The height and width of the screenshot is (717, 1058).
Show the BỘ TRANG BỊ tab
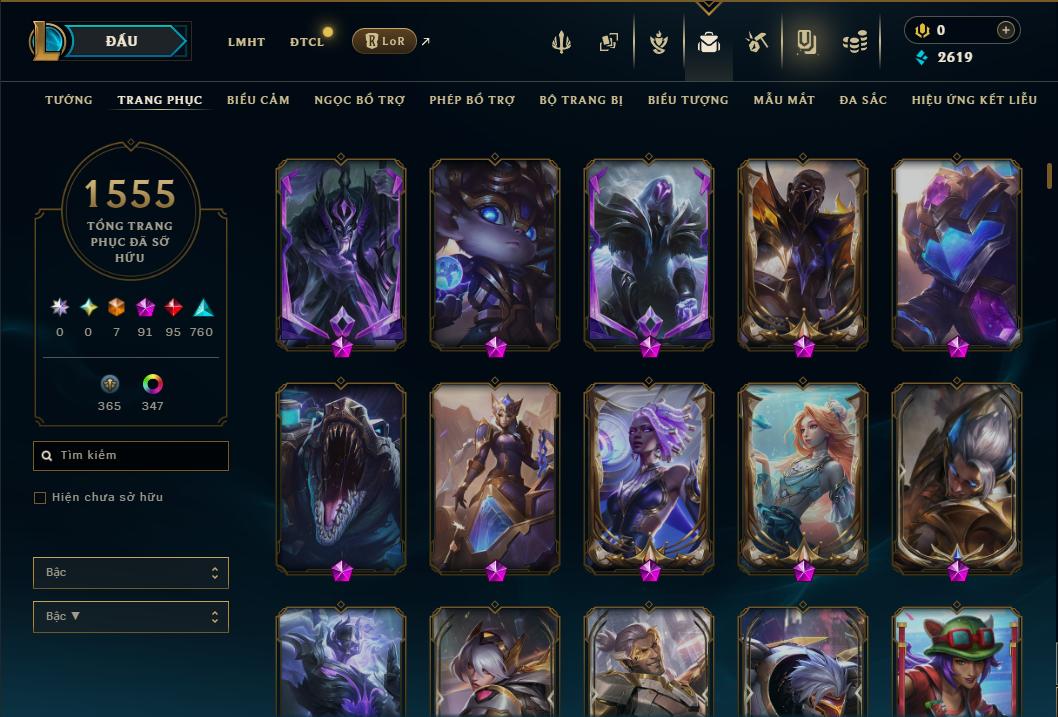click(x=581, y=100)
